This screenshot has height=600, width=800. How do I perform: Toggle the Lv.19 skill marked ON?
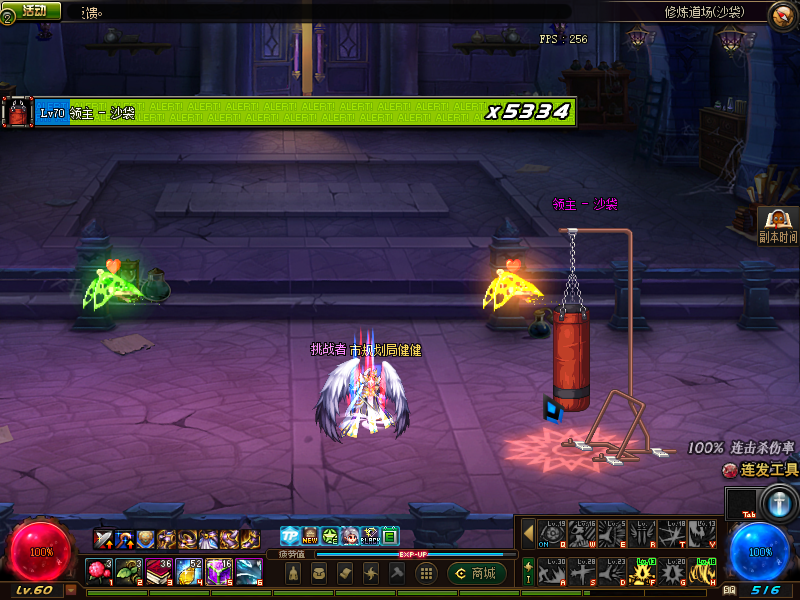click(x=552, y=533)
